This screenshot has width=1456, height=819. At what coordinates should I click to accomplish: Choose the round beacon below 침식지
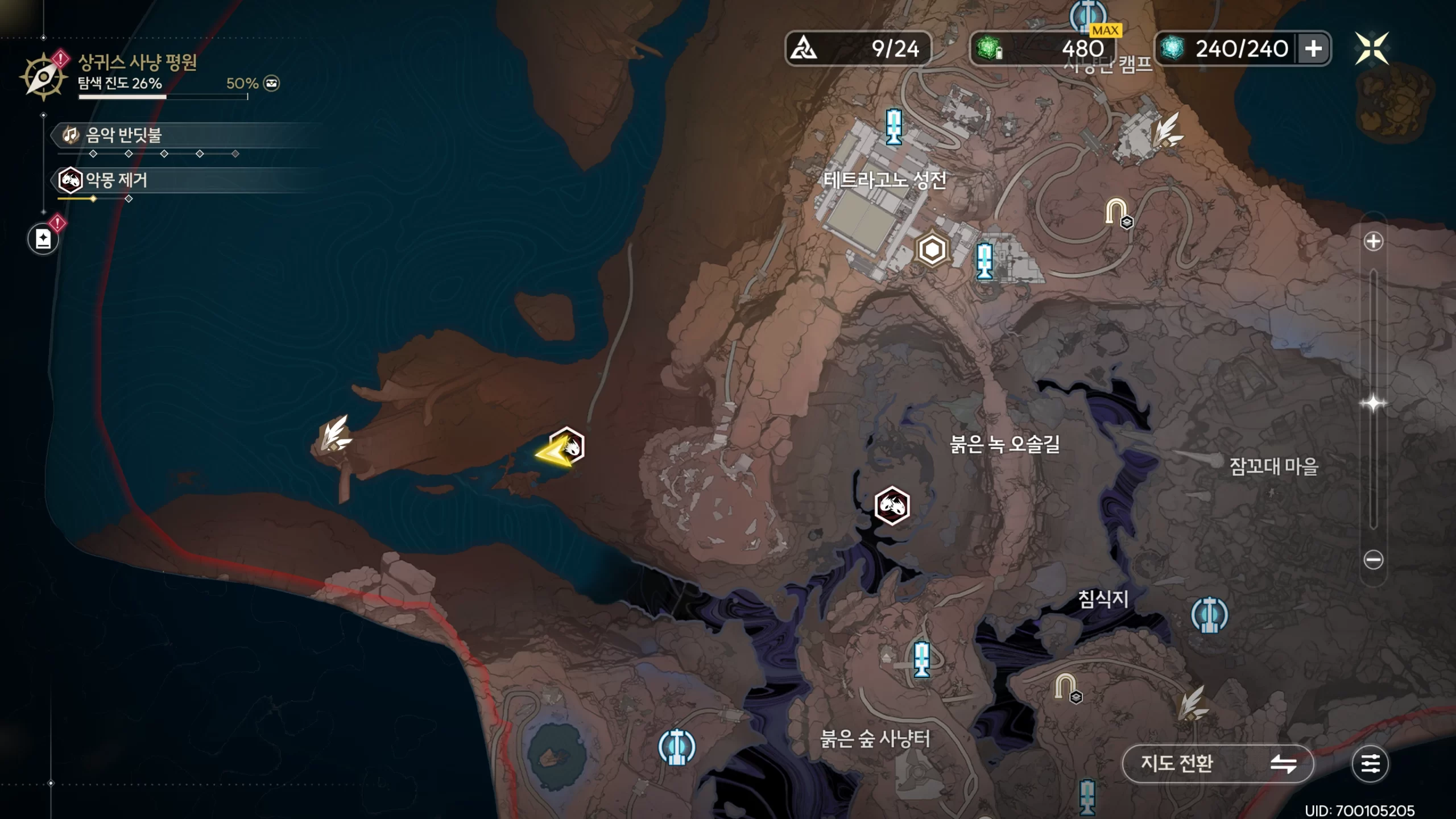(x=1209, y=615)
